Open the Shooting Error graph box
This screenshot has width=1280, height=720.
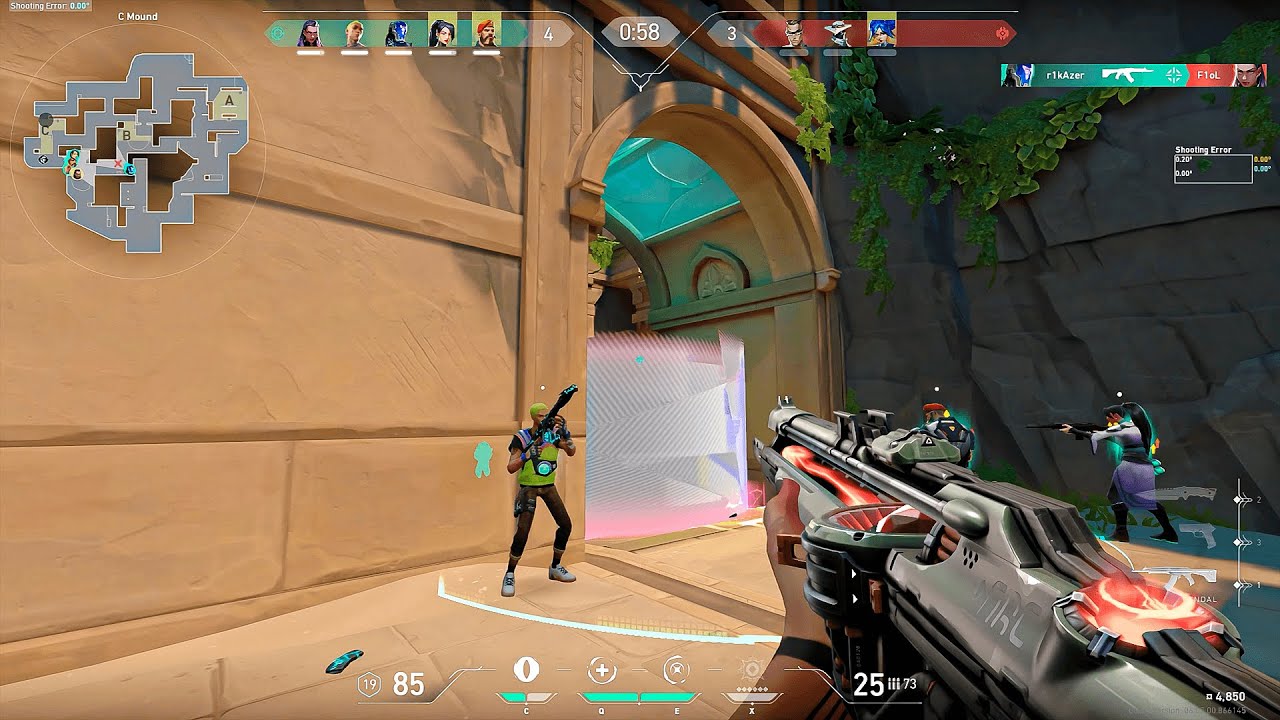tap(1213, 168)
